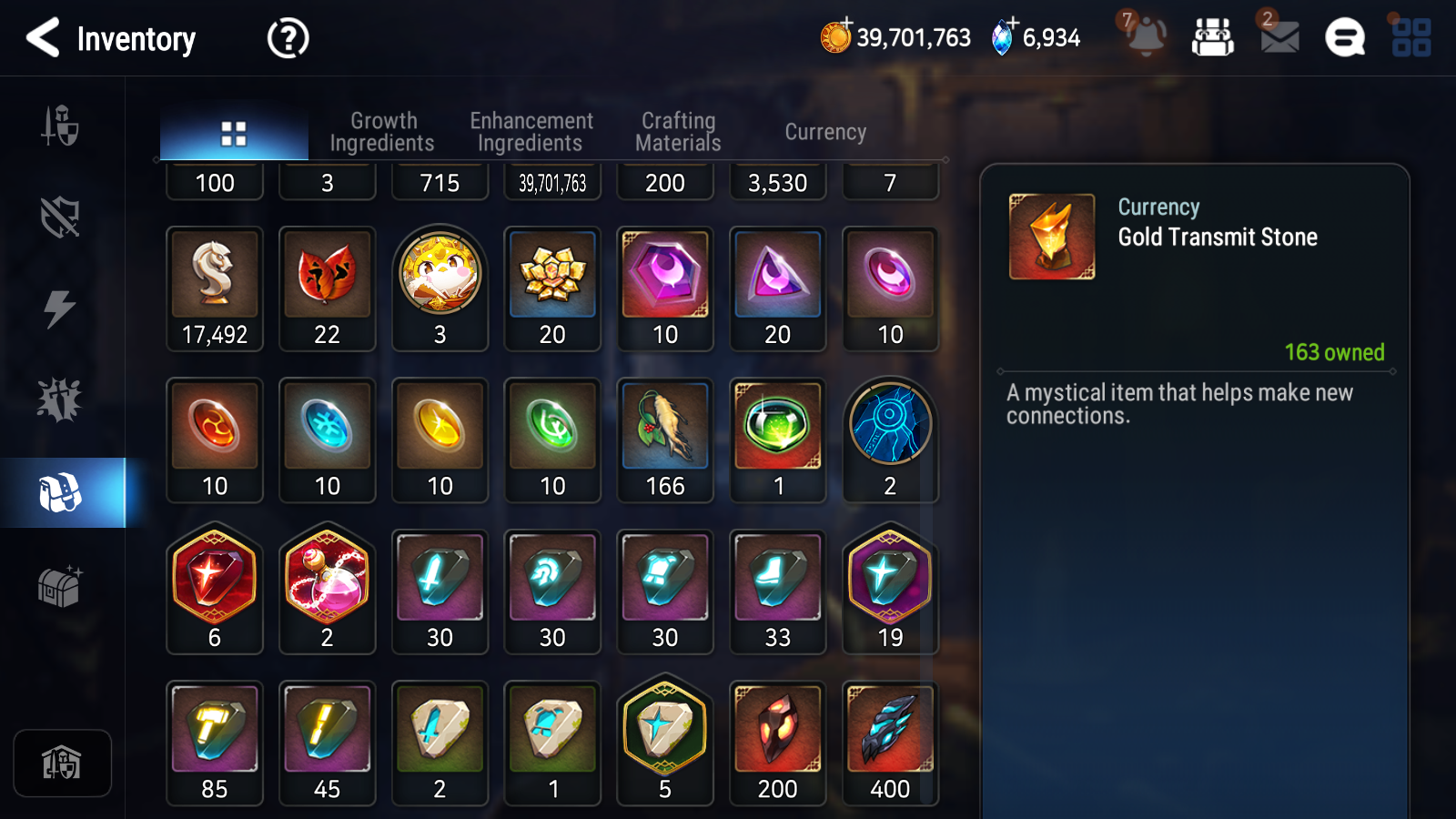The width and height of the screenshot is (1456, 819).
Task: Open the help question mark
Action: click(x=288, y=38)
